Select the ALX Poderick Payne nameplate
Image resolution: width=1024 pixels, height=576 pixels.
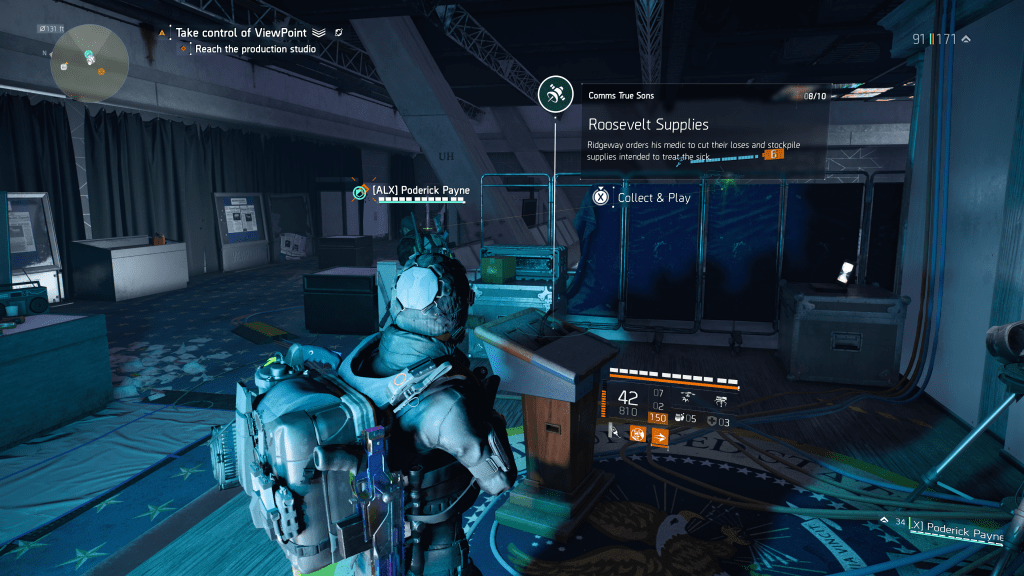click(x=419, y=191)
